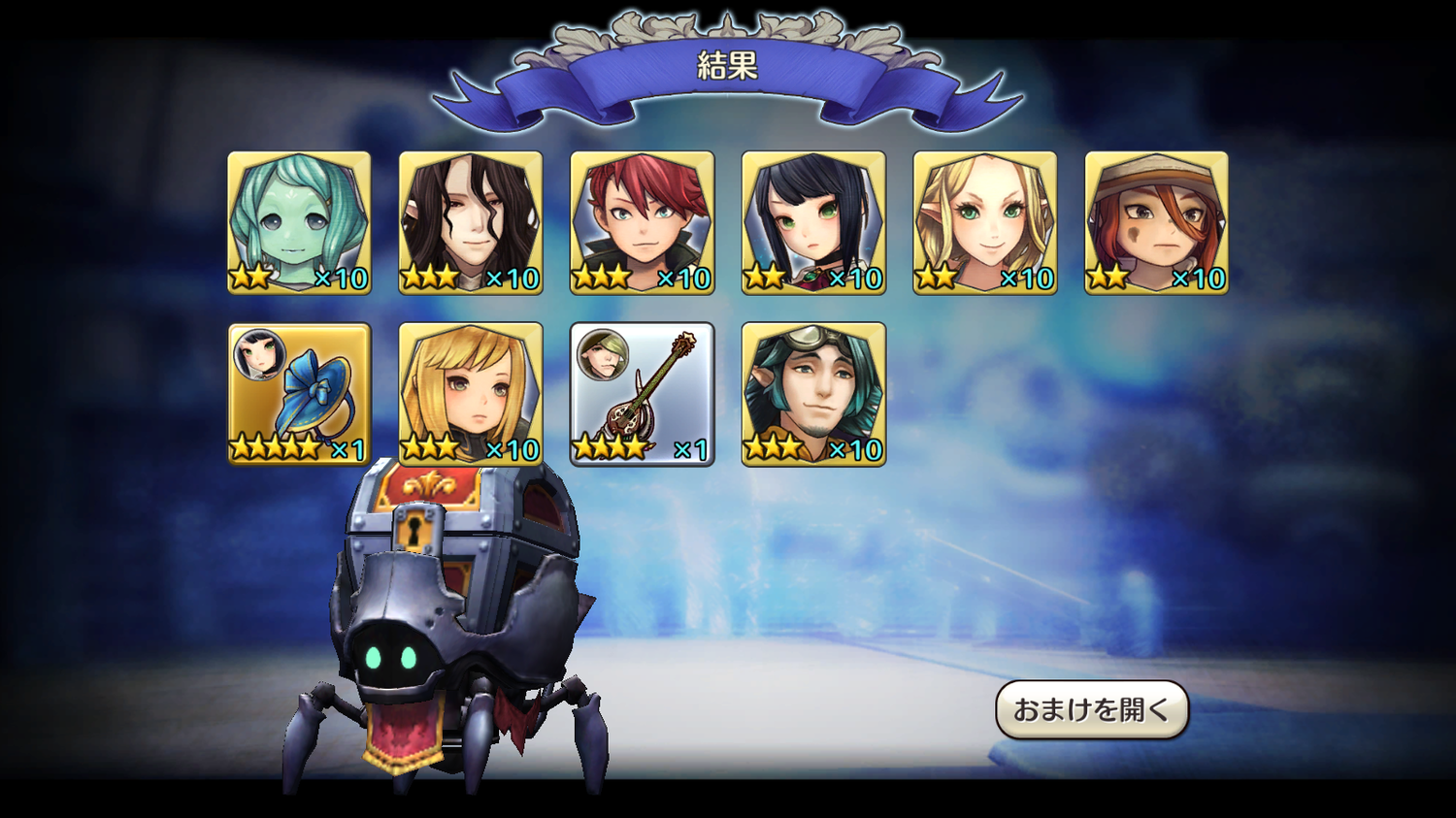
Task: Select the capped orange-haired character tile
Action: [1156, 222]
